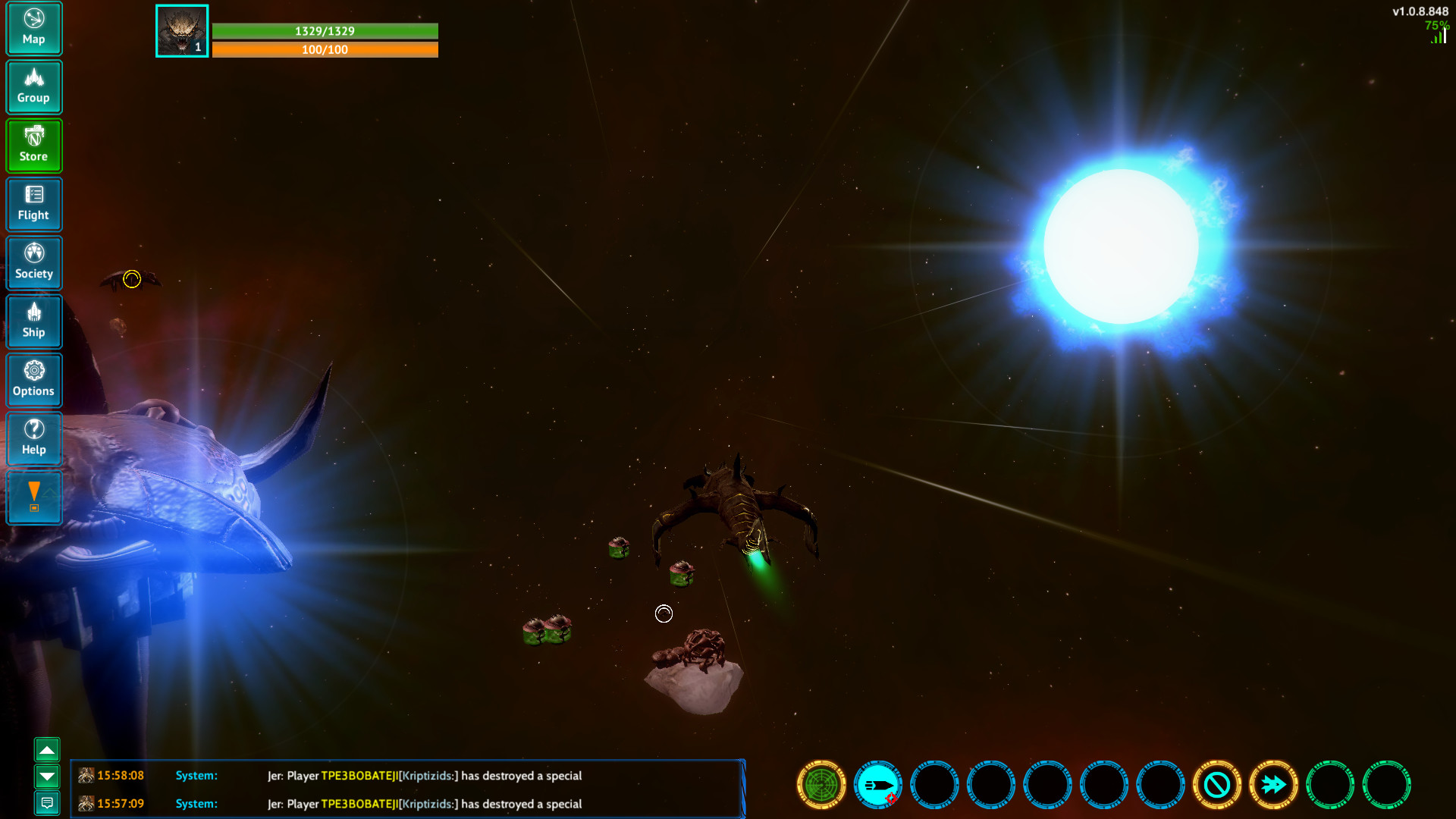Open the Map panel

click(34, 28)
